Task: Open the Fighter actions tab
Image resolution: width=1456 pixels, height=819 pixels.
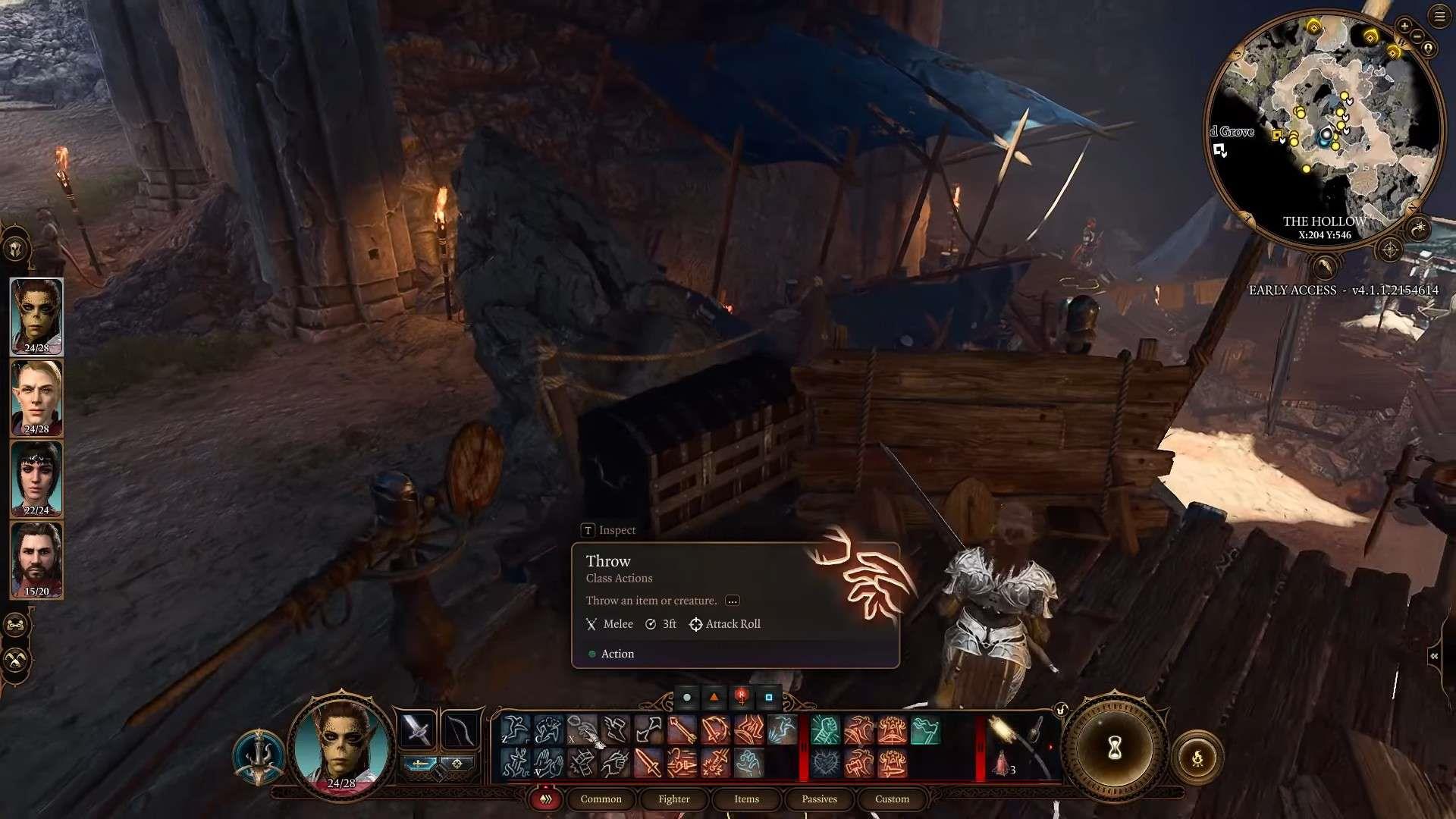Action: point(673,799)
